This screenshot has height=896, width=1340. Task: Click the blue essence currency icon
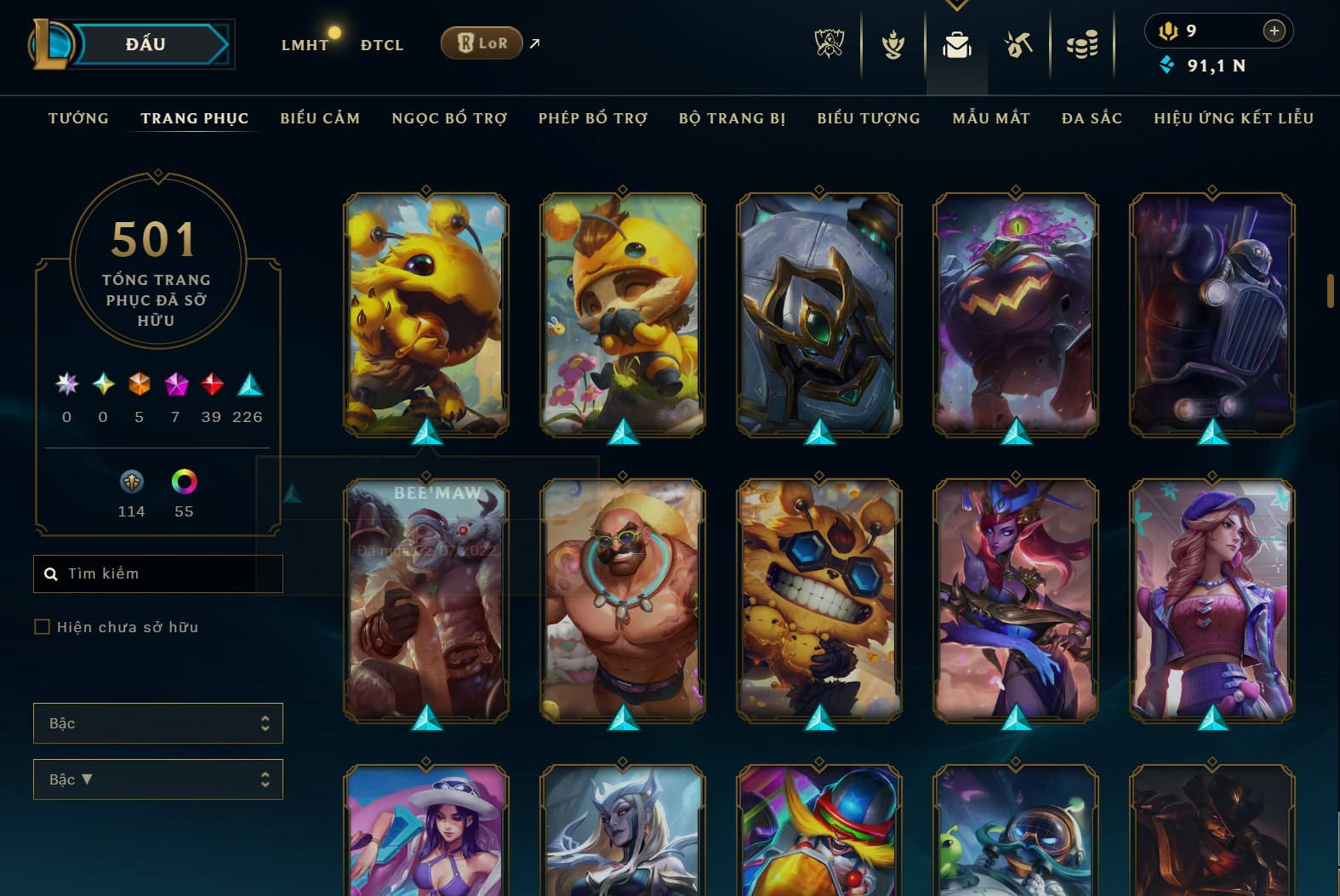pos(1166,64)
